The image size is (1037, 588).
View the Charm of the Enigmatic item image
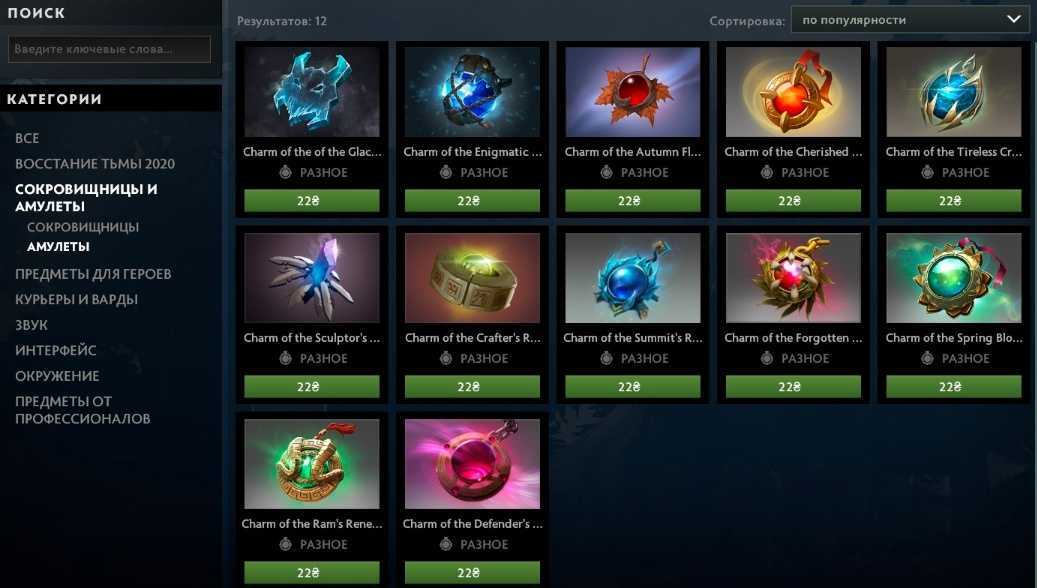(x=472, y=92)
